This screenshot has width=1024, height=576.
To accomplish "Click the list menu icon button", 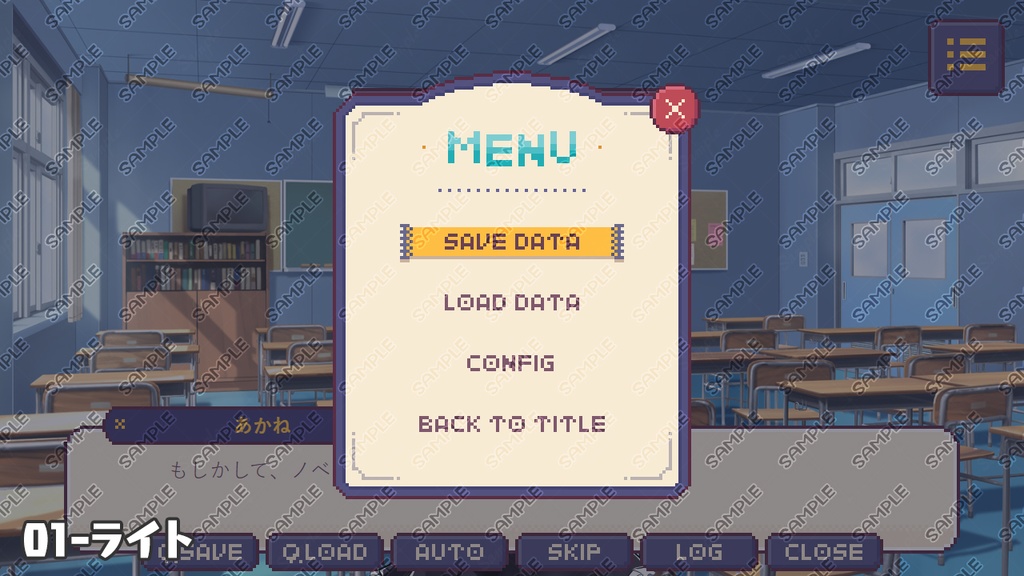I will (965, 56).
